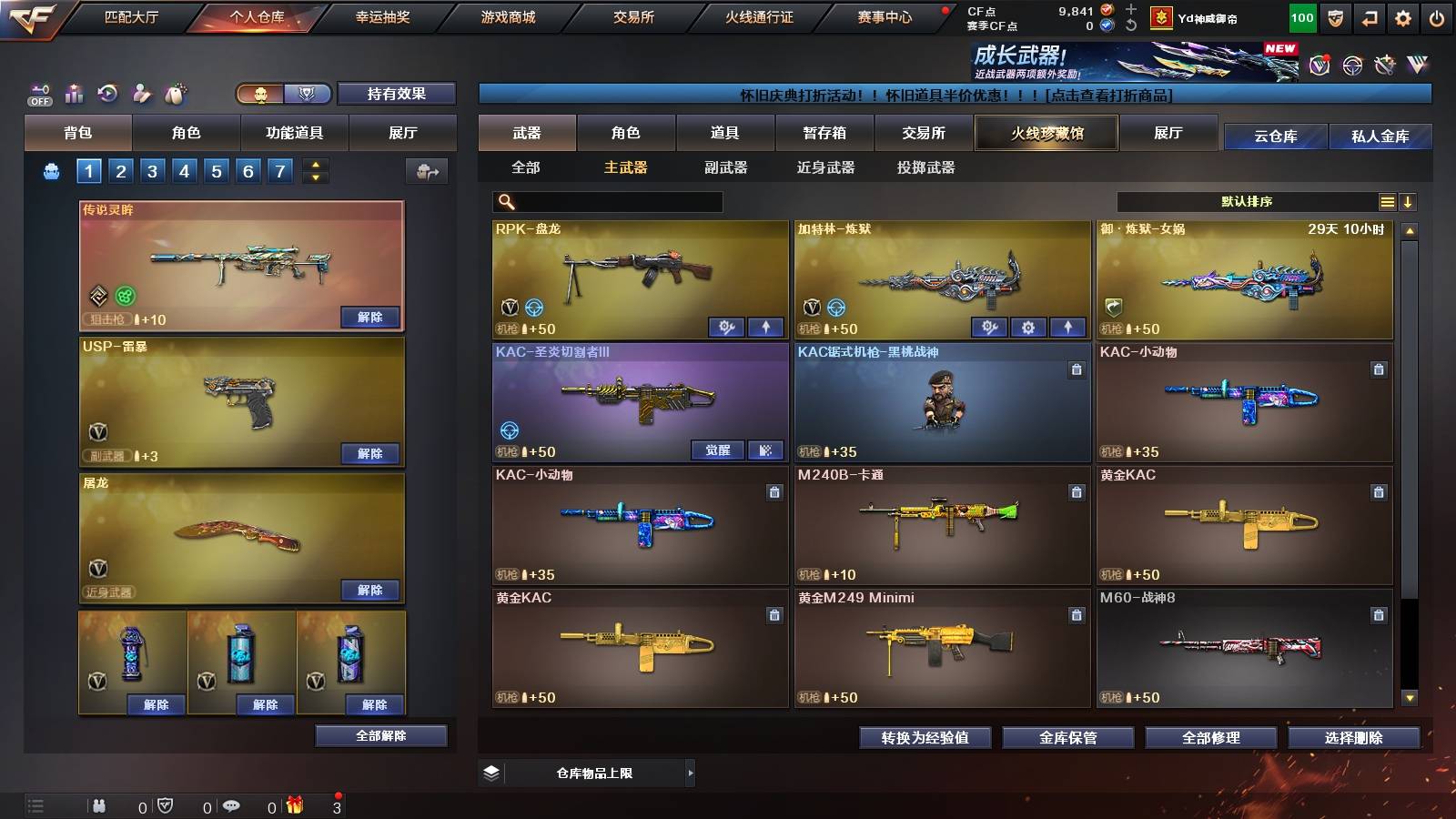Click the 持有效果 button
Screen dimensions: 1456x819
[x=396, y=94]
